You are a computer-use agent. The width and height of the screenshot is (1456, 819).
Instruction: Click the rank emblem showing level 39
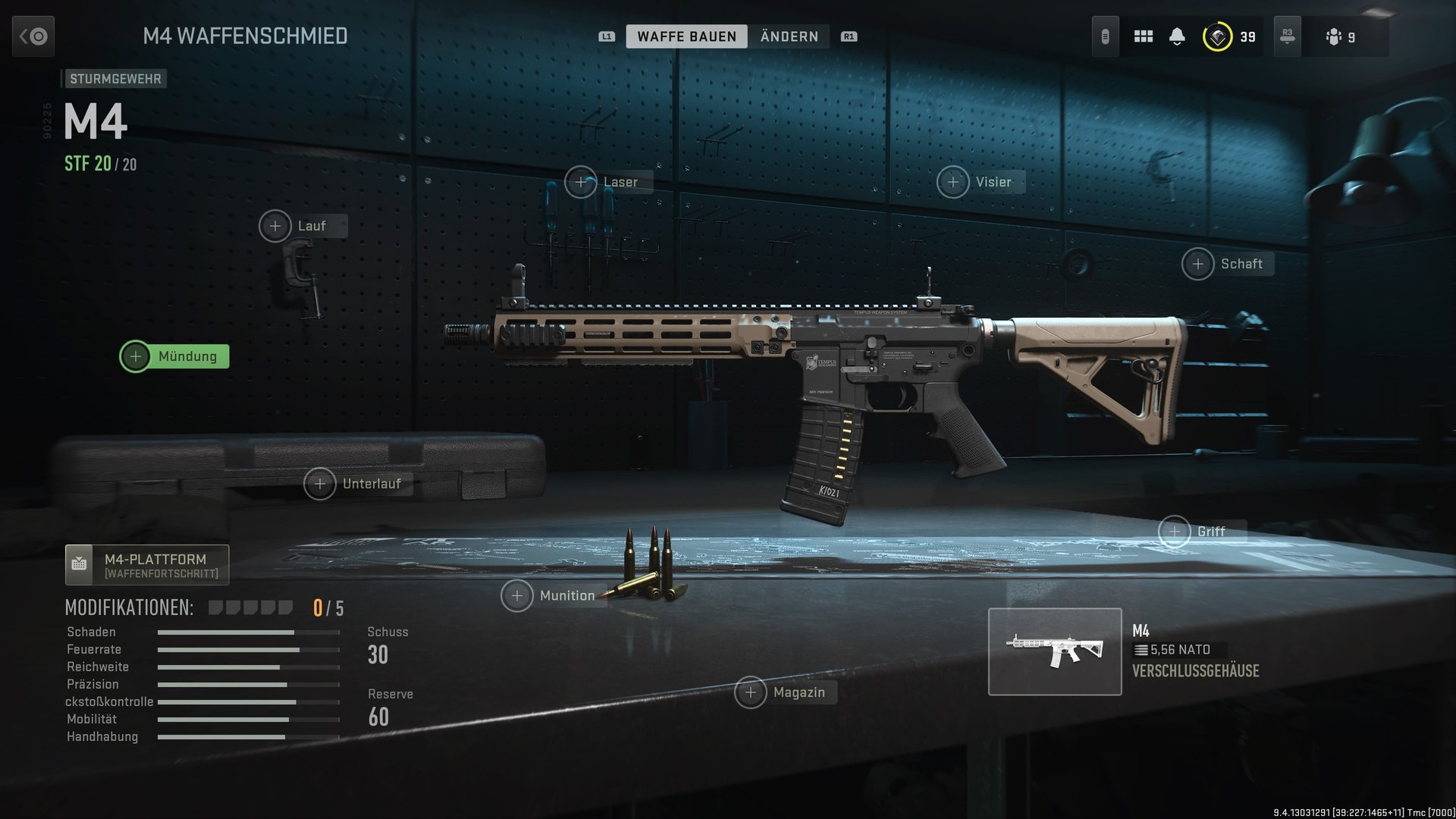tap(1217, 36)
